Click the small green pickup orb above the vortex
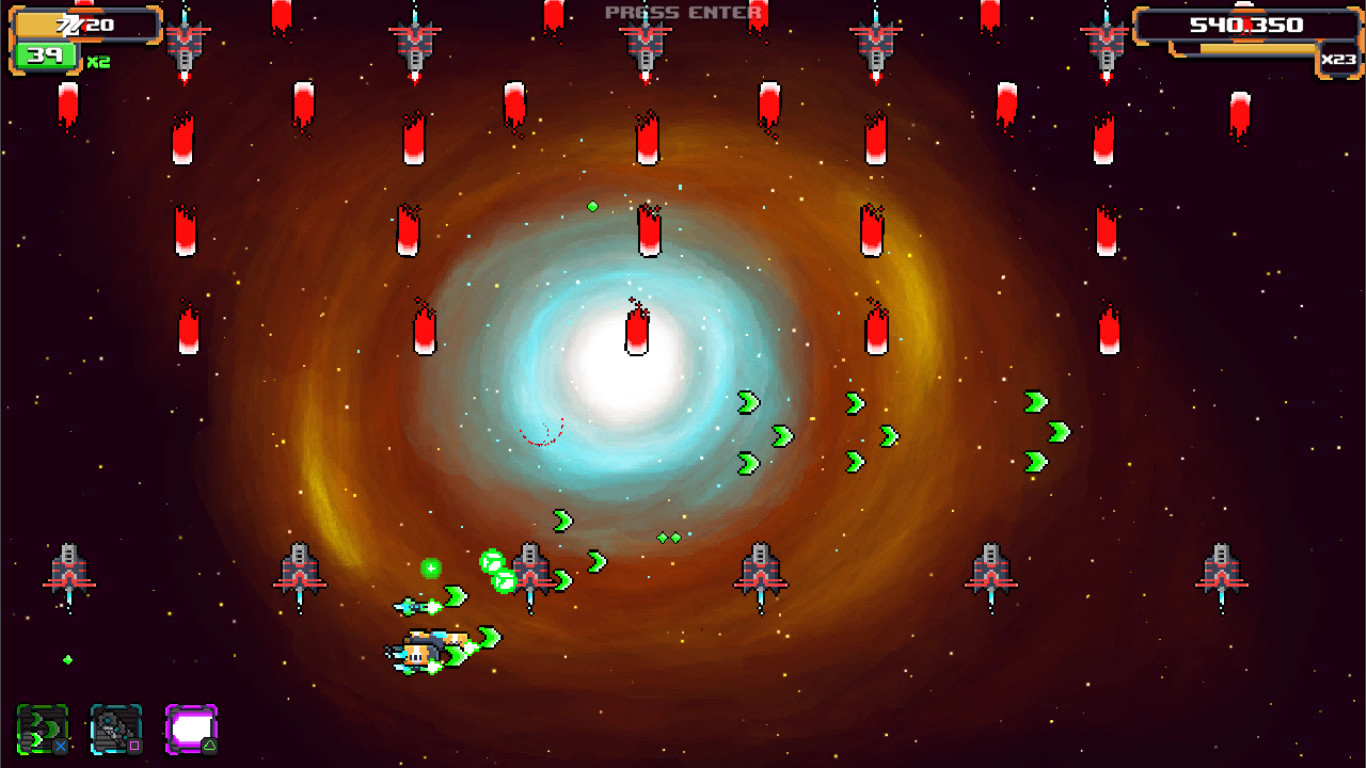 (592, 206)
